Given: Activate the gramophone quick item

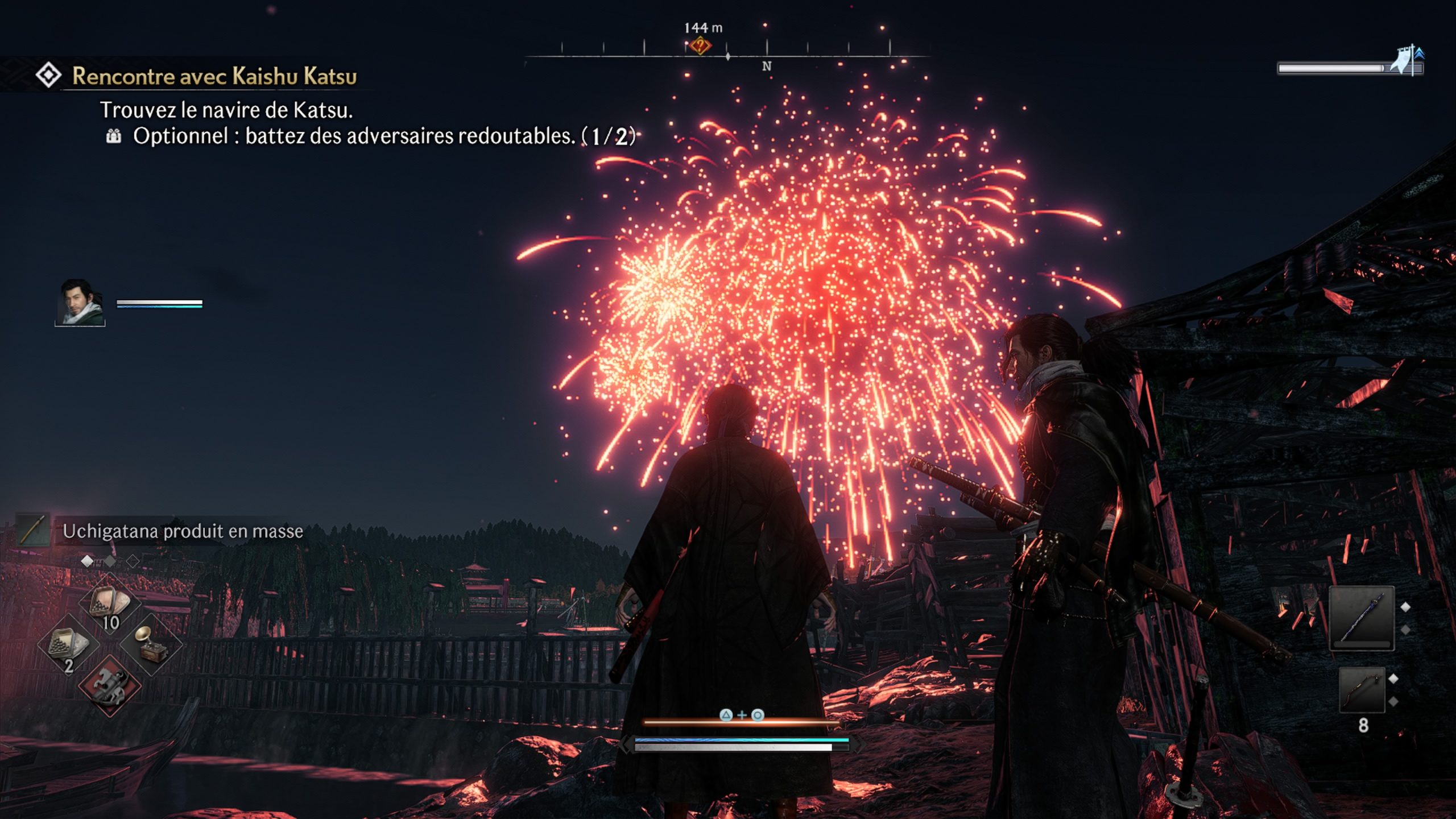Looking at the screenshot, I should 151,645.
